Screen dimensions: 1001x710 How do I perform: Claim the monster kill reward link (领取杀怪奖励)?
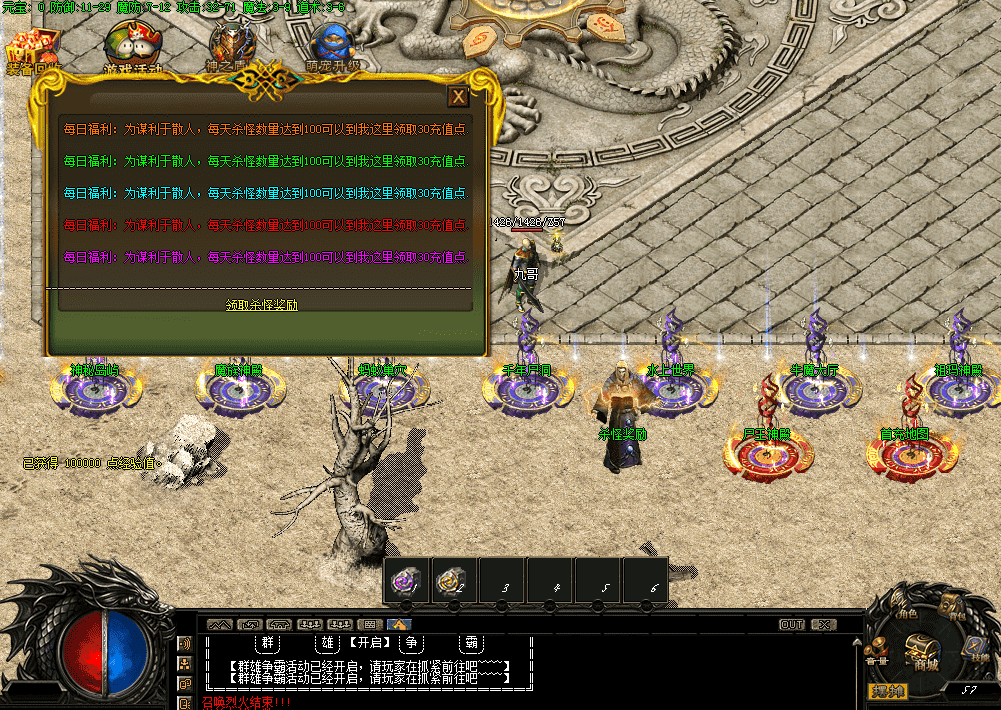(x=262, y=305)
